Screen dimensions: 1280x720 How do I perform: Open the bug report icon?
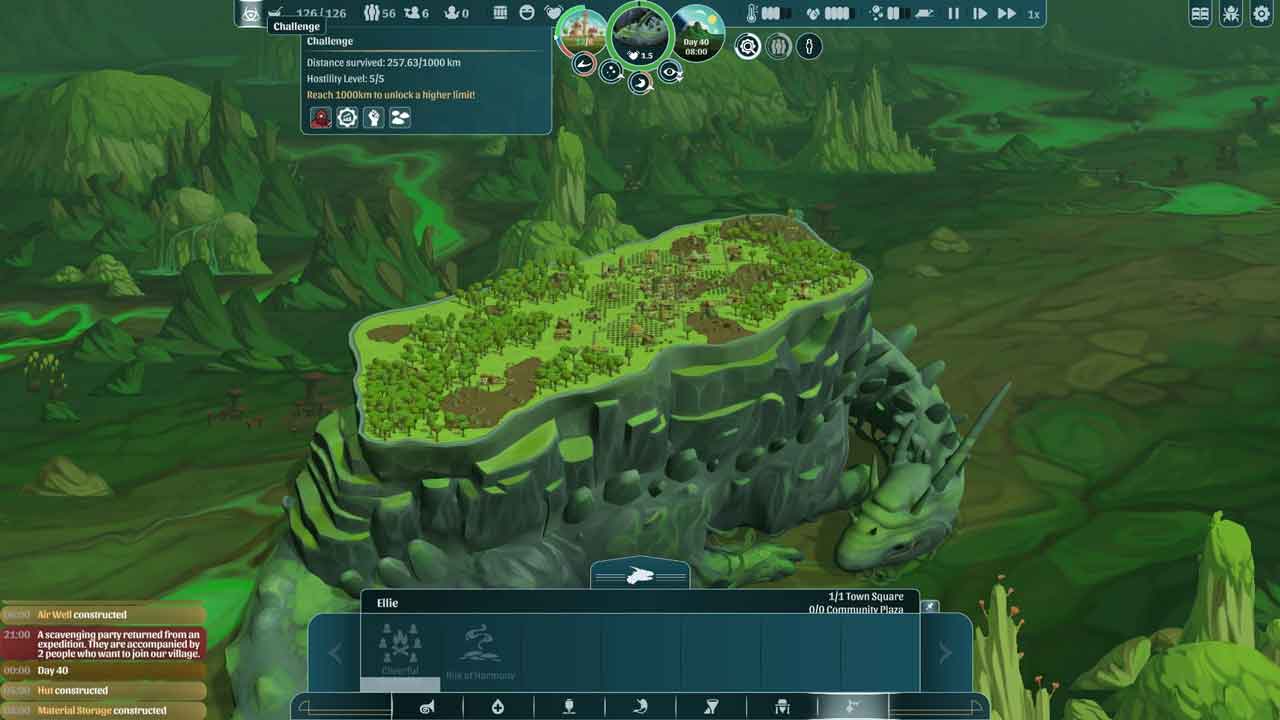tap(1231, 14)
